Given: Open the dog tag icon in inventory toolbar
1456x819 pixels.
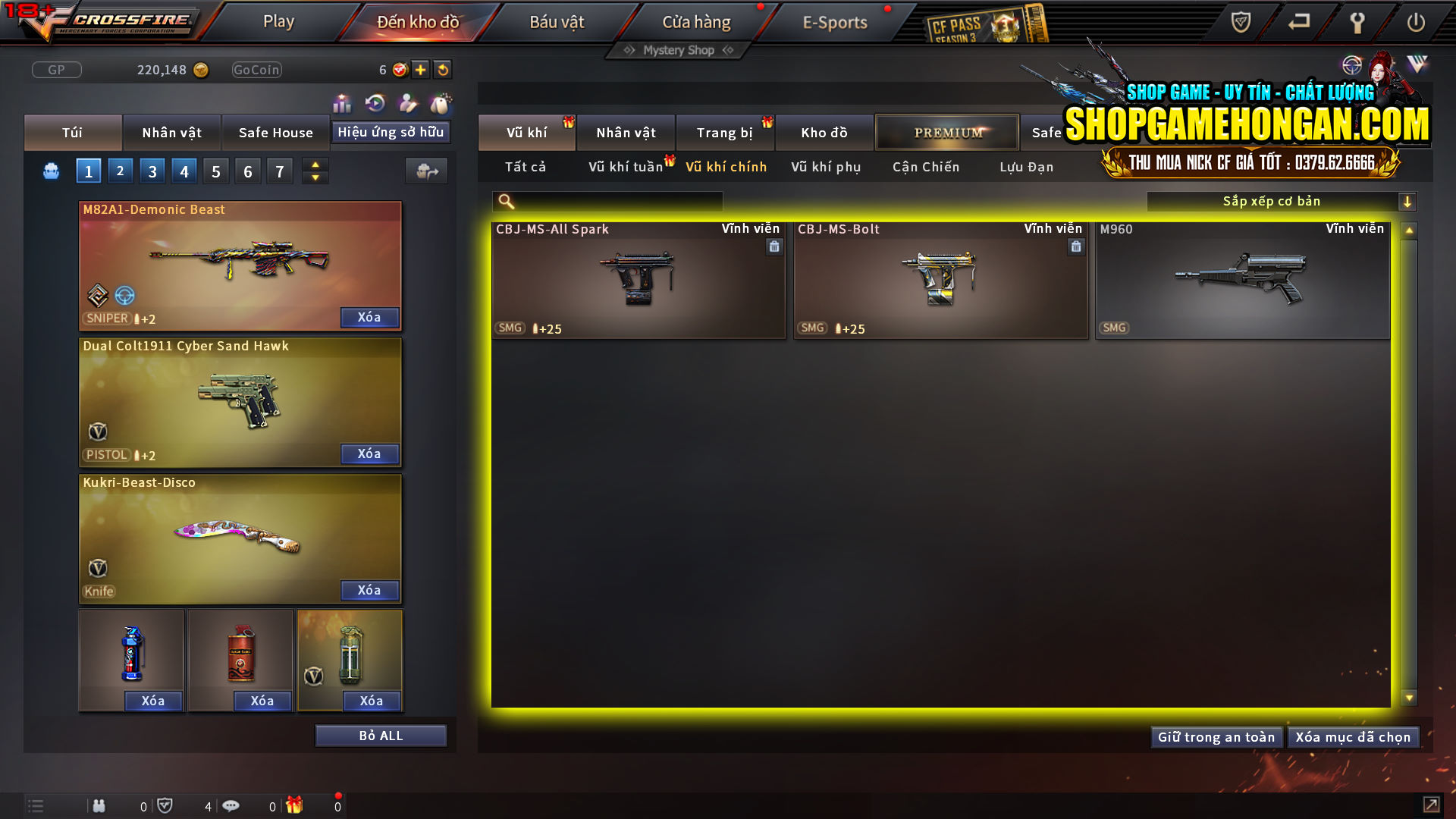Looking at the screenshot, I should (x=440, y=103).
